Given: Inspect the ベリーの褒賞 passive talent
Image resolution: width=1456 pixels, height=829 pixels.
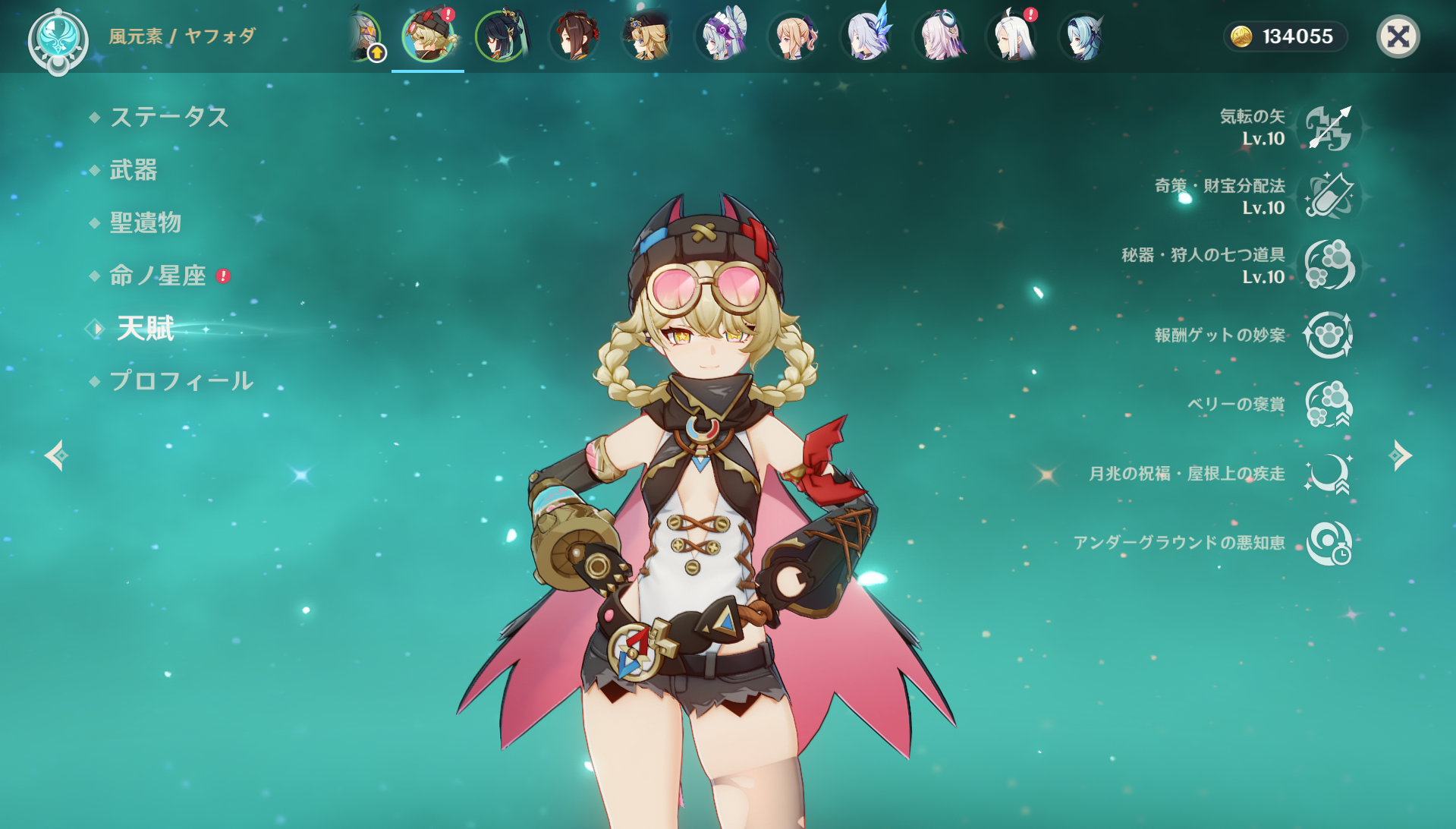Looking at the screenshot, I should click(x=1328, y=404).
